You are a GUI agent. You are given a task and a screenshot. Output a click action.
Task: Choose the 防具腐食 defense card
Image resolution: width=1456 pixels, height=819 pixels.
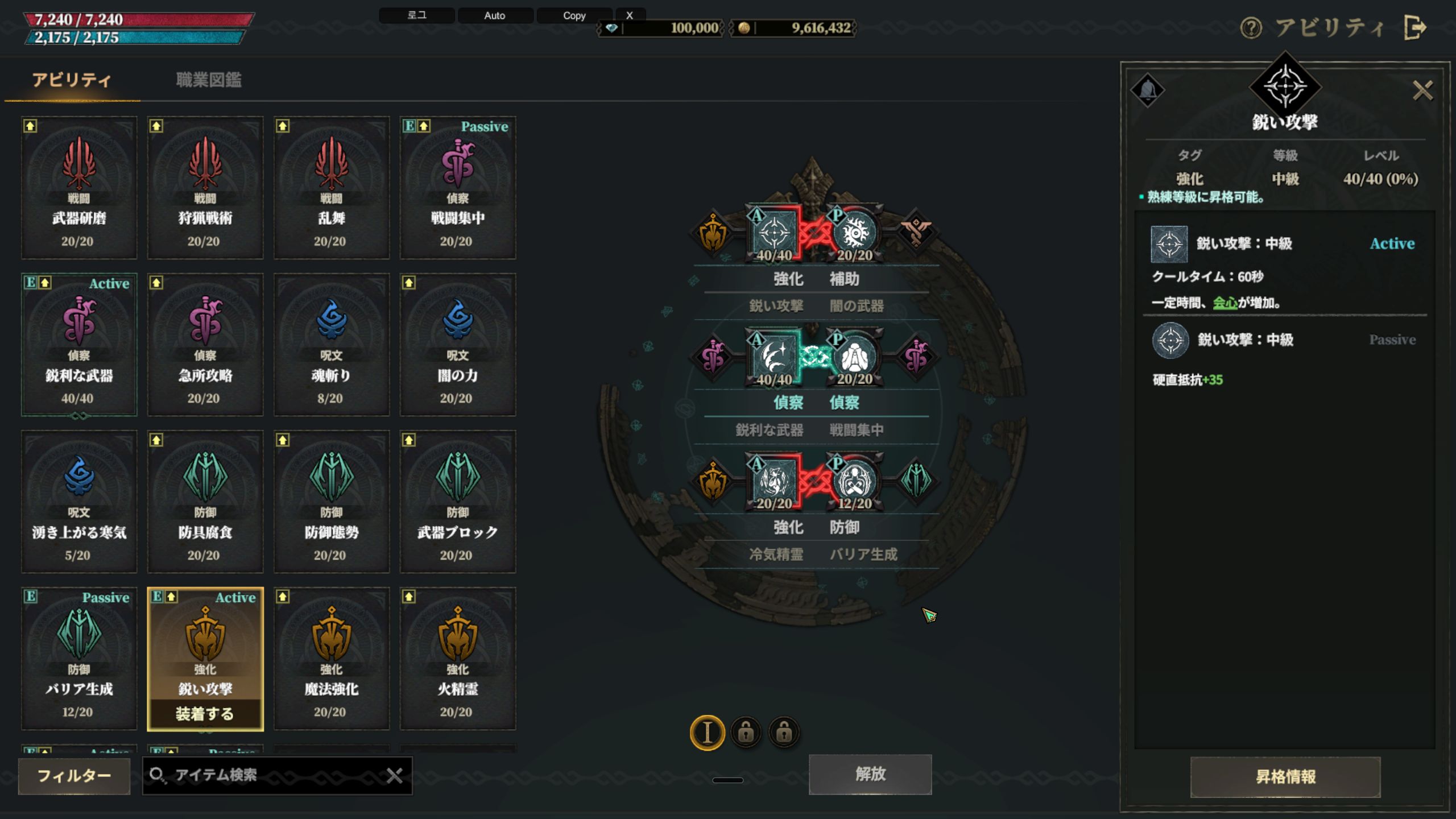[205, 502]
